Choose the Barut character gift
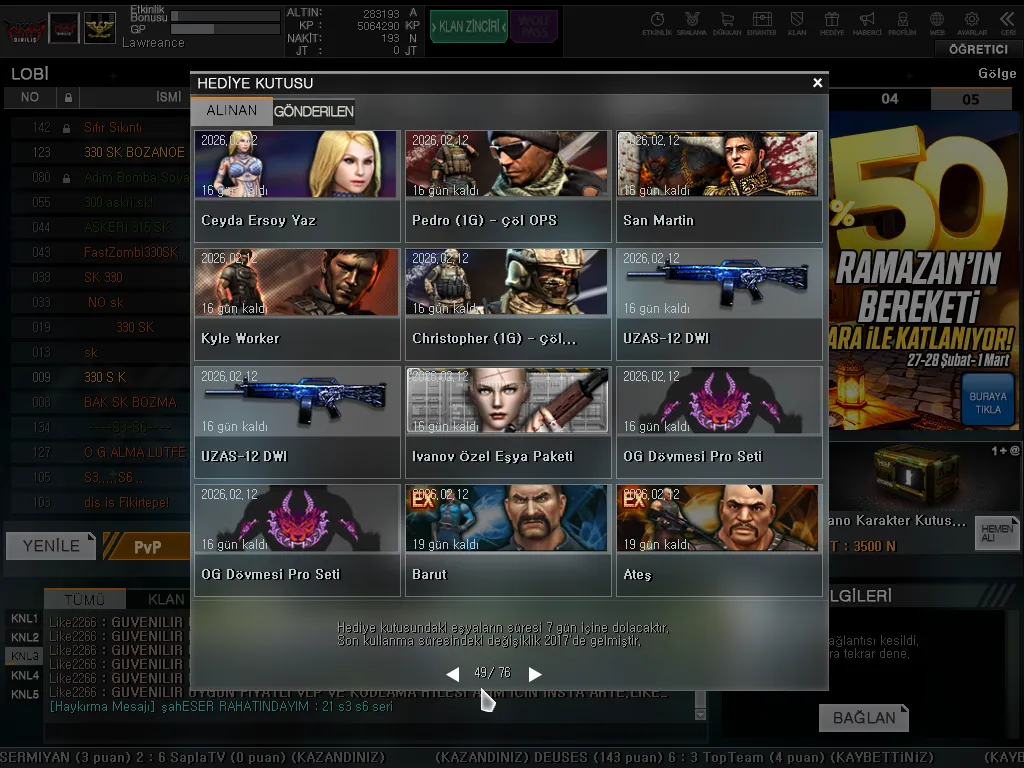 point(507,540)
